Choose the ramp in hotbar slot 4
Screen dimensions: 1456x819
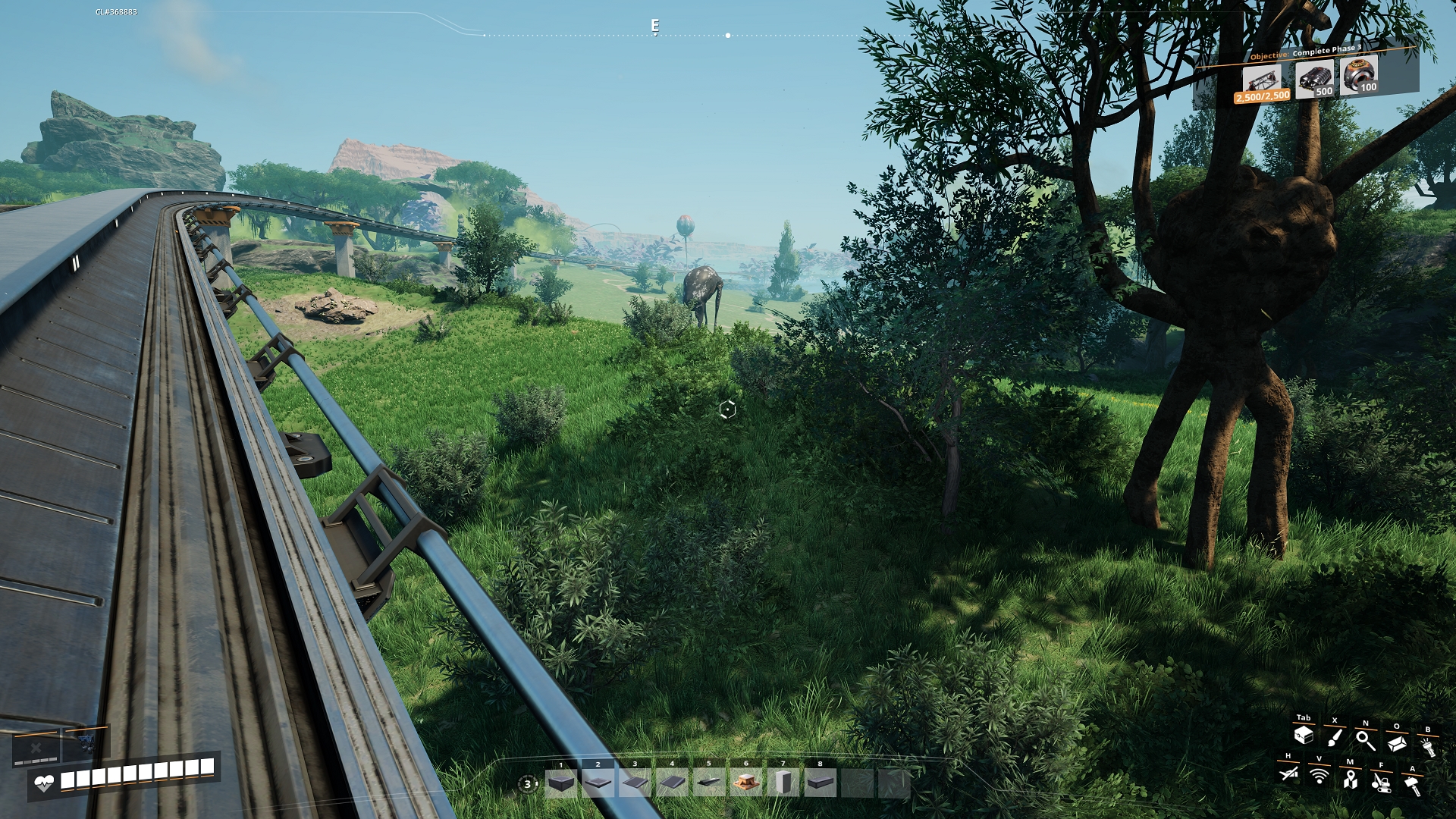672,783
